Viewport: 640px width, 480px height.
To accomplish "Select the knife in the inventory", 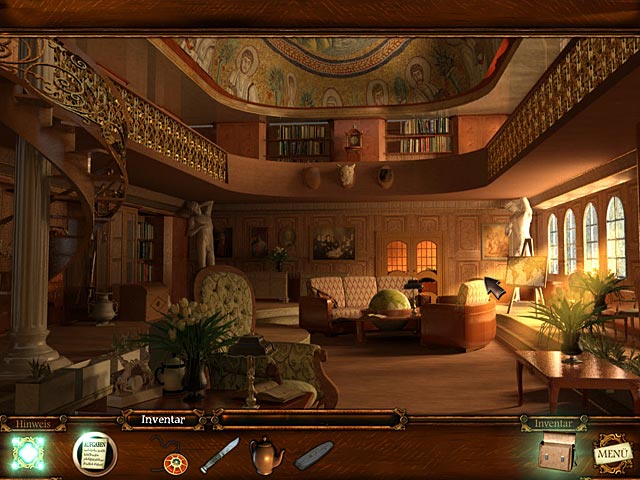I will [219, 455].
